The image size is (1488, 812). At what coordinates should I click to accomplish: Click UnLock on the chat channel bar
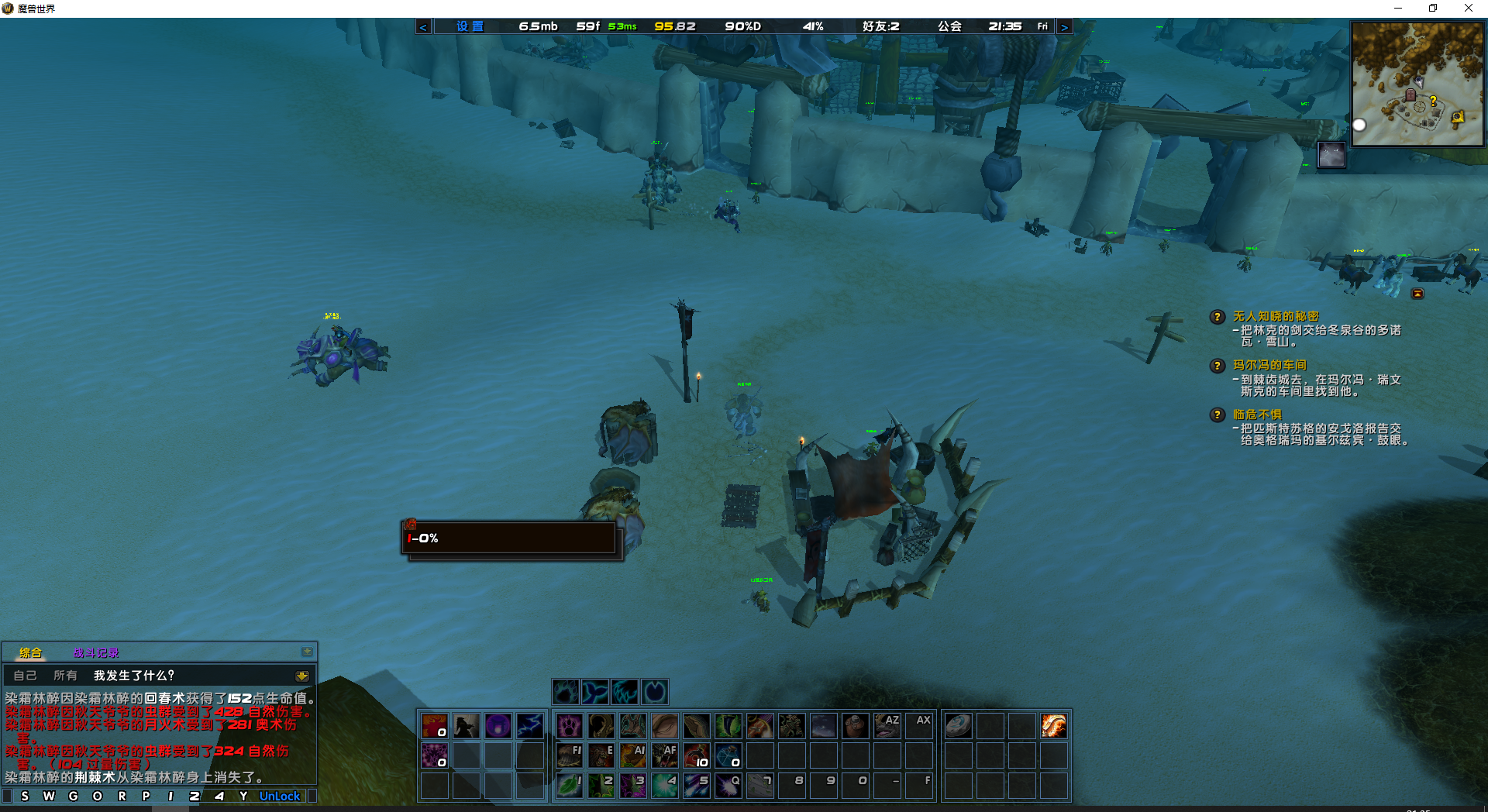[x=280, y=796]
